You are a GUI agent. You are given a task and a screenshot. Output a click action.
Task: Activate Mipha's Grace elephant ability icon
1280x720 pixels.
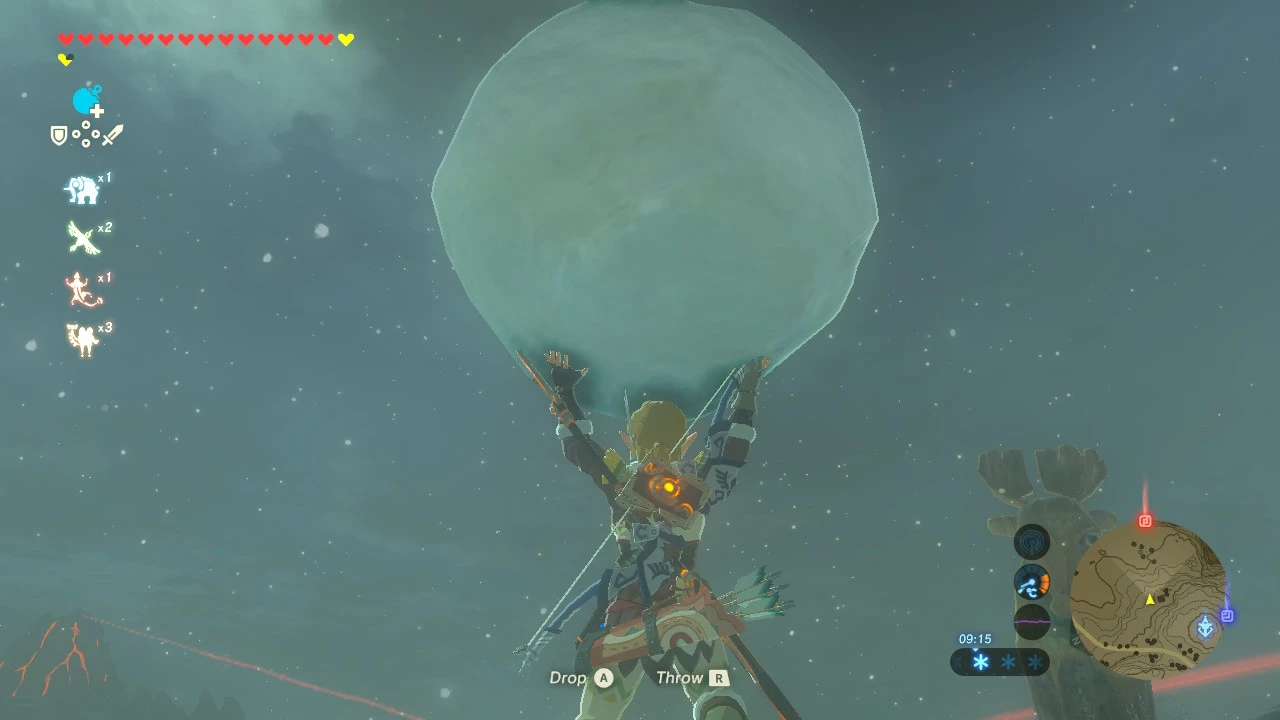pos(82,188)
